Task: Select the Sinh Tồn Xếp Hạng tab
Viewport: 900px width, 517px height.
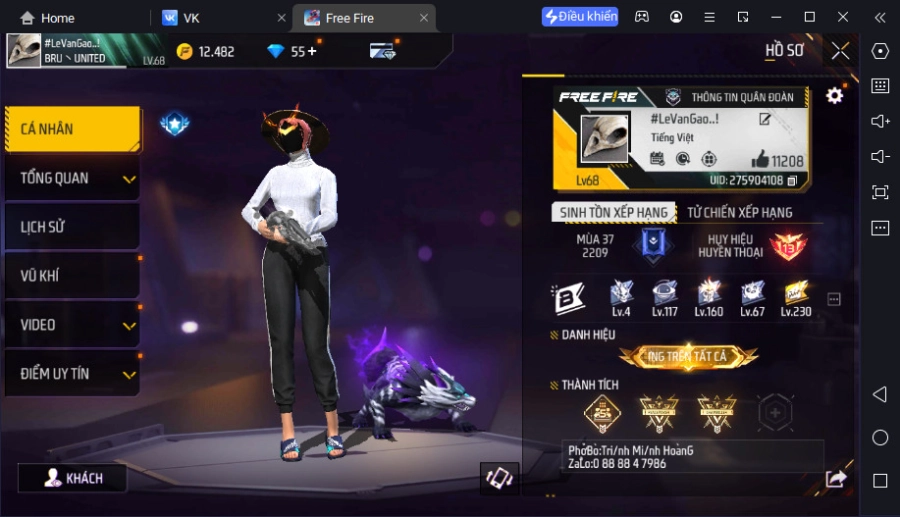Action: point(613,212)
